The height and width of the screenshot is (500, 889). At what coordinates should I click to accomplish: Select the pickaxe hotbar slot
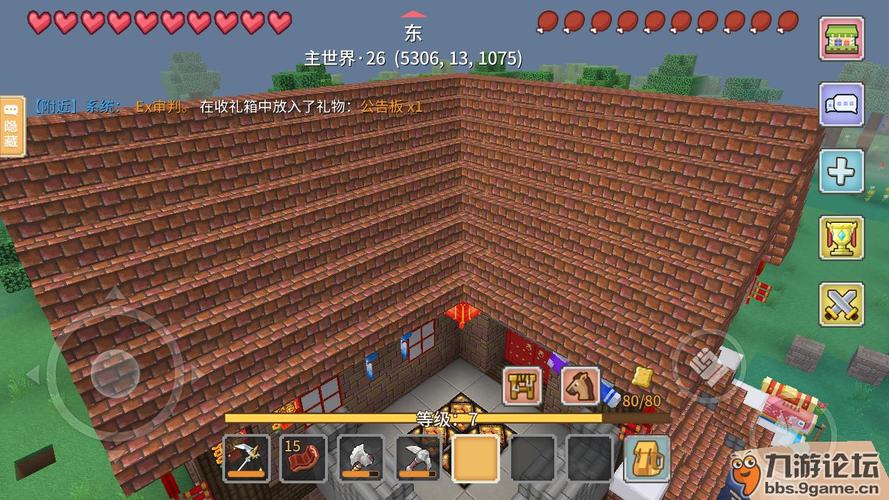click(x=417, y=458)
